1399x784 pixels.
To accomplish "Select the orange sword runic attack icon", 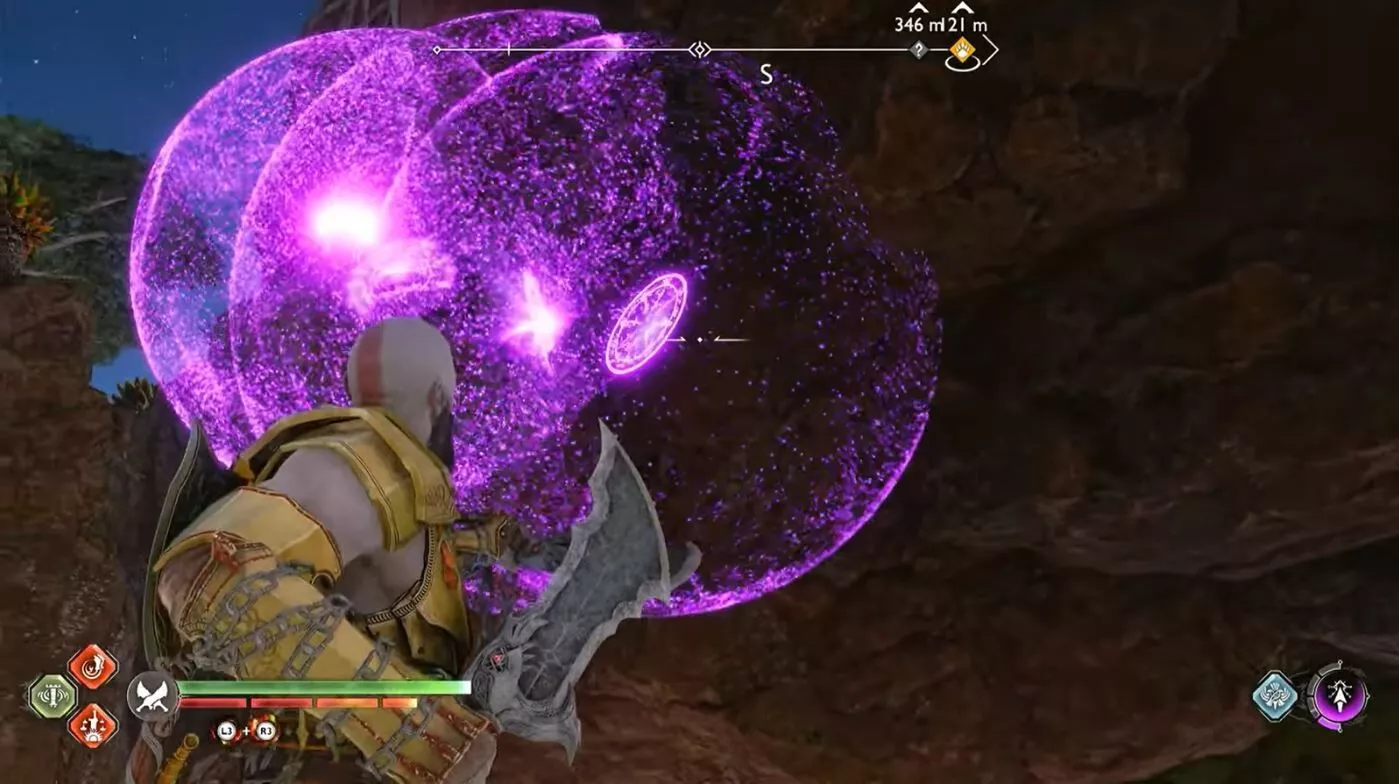I will click(x=92, y=725).
